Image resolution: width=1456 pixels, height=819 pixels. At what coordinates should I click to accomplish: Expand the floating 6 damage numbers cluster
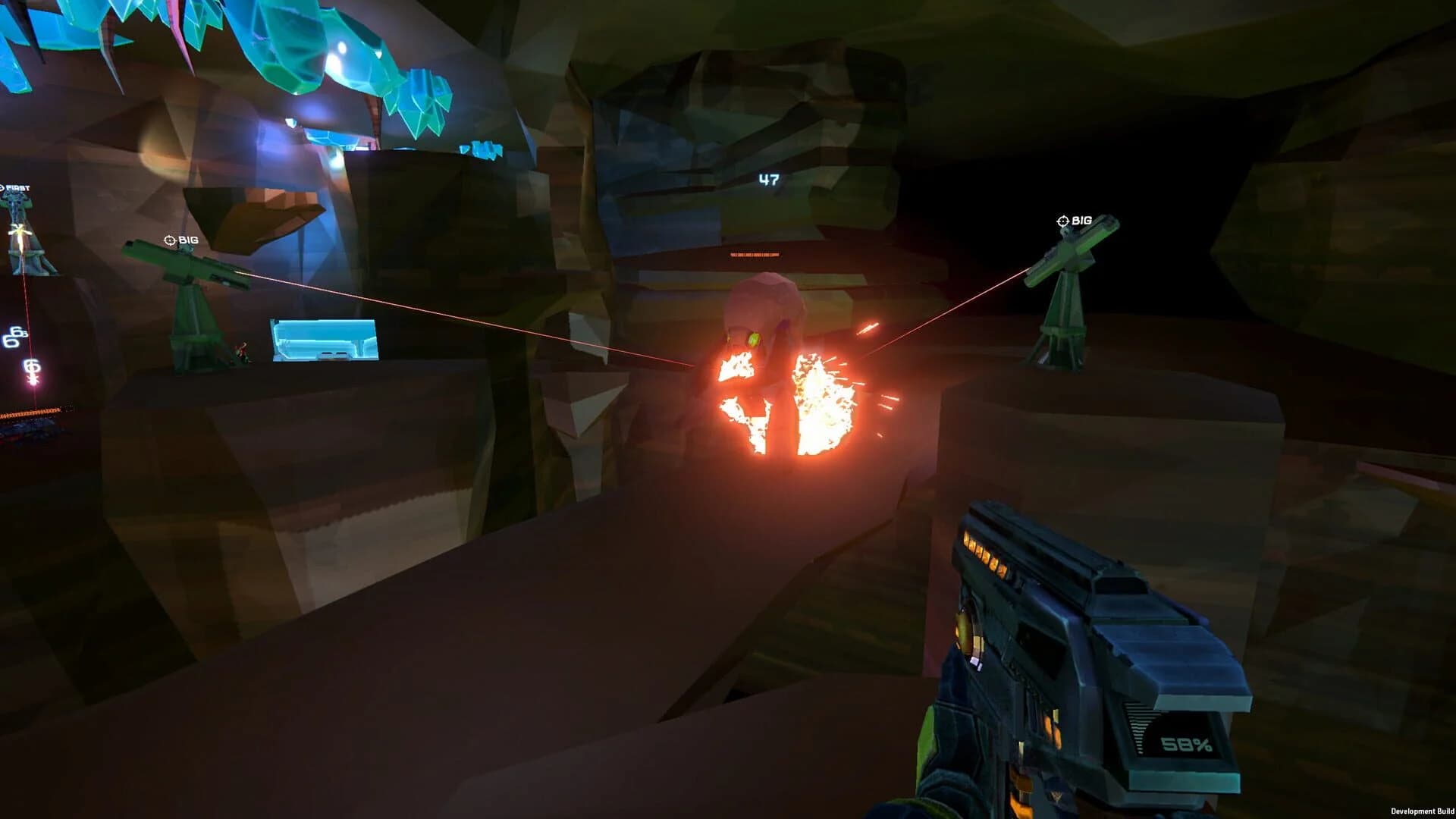coord(14,337)
